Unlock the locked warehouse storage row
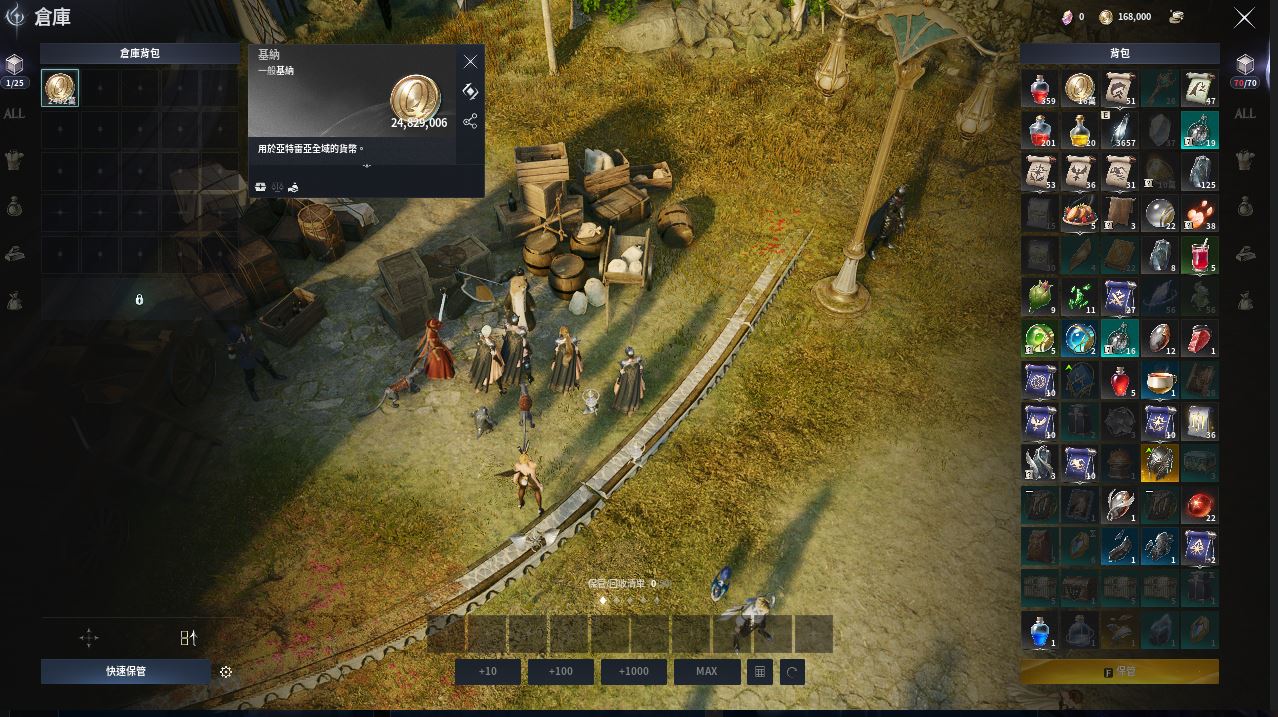This screenshot has height=717, width=1278. pos(139,299)
